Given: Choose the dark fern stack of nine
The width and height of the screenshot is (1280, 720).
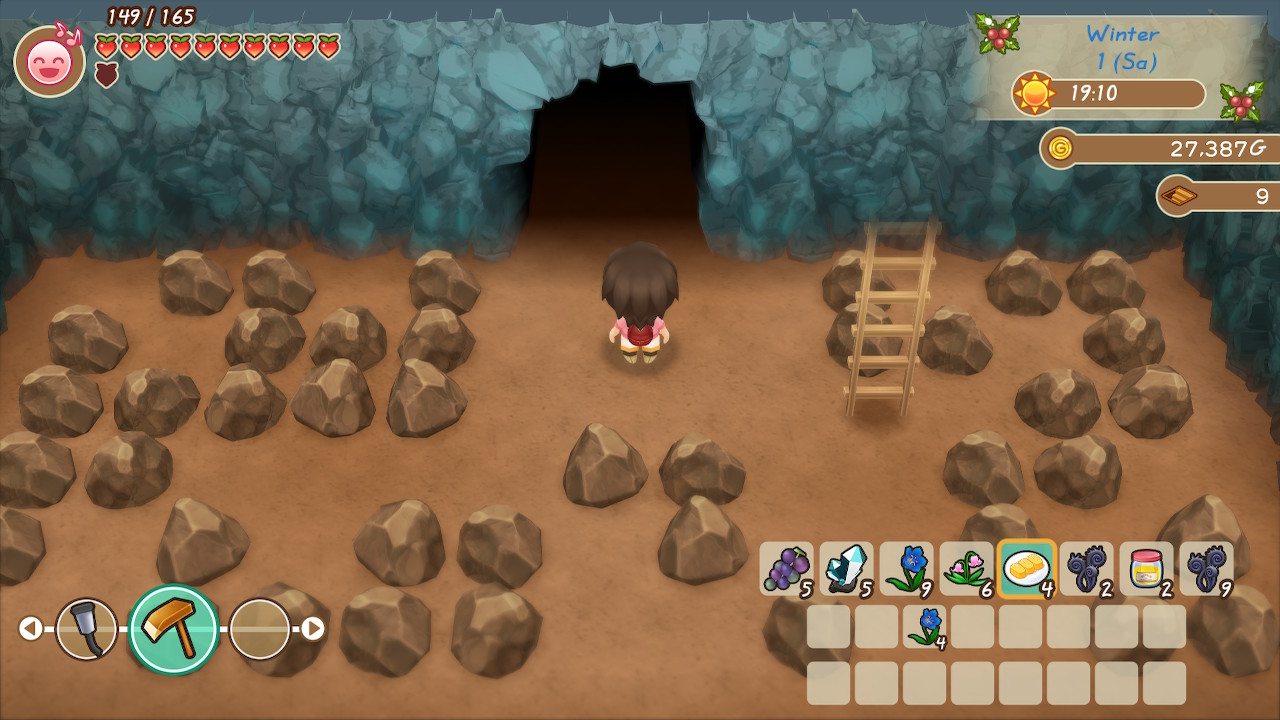Looking at the screenshot, I should (x=1206, y=569).
